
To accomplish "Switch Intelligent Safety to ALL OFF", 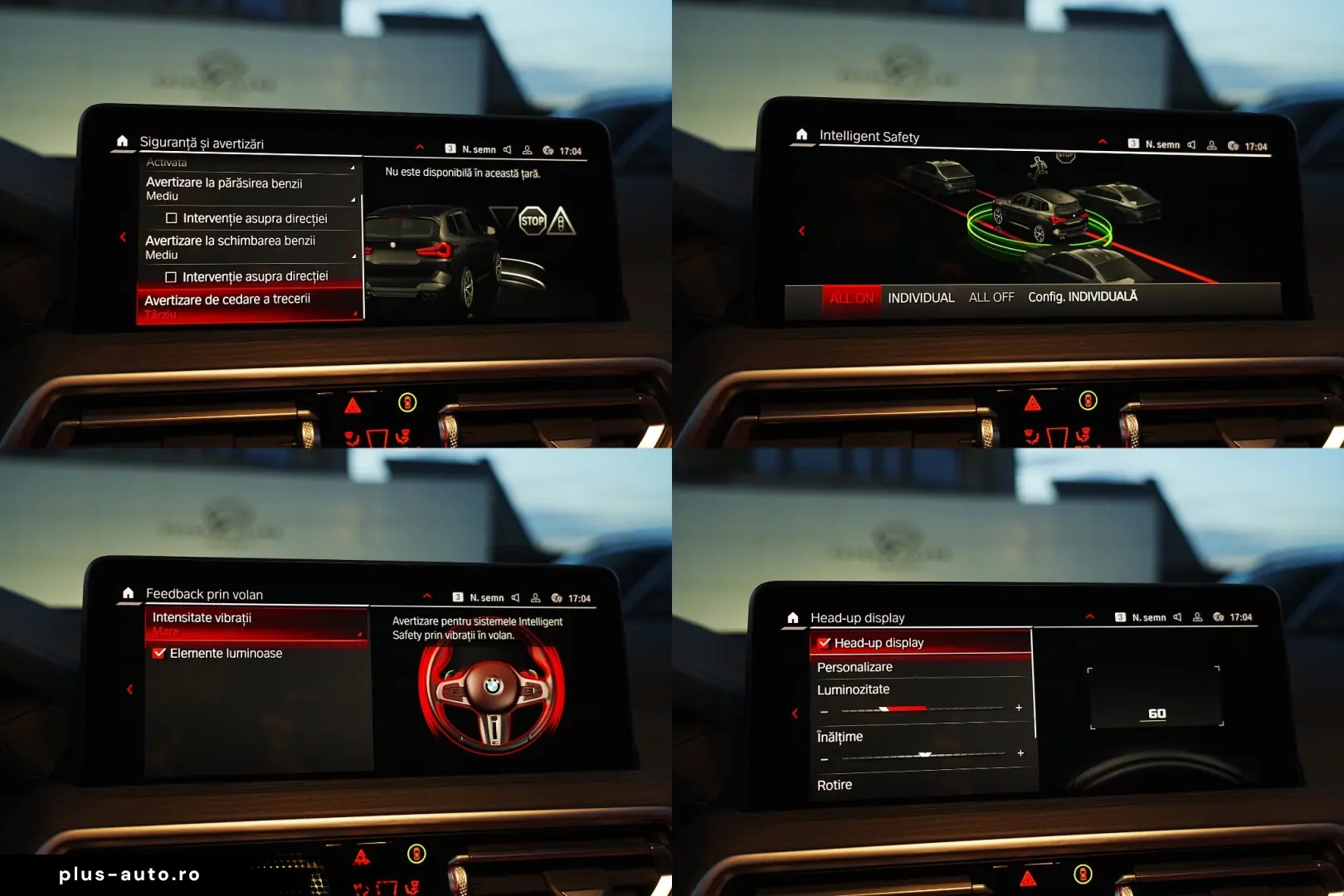I will tap(991, 297).
